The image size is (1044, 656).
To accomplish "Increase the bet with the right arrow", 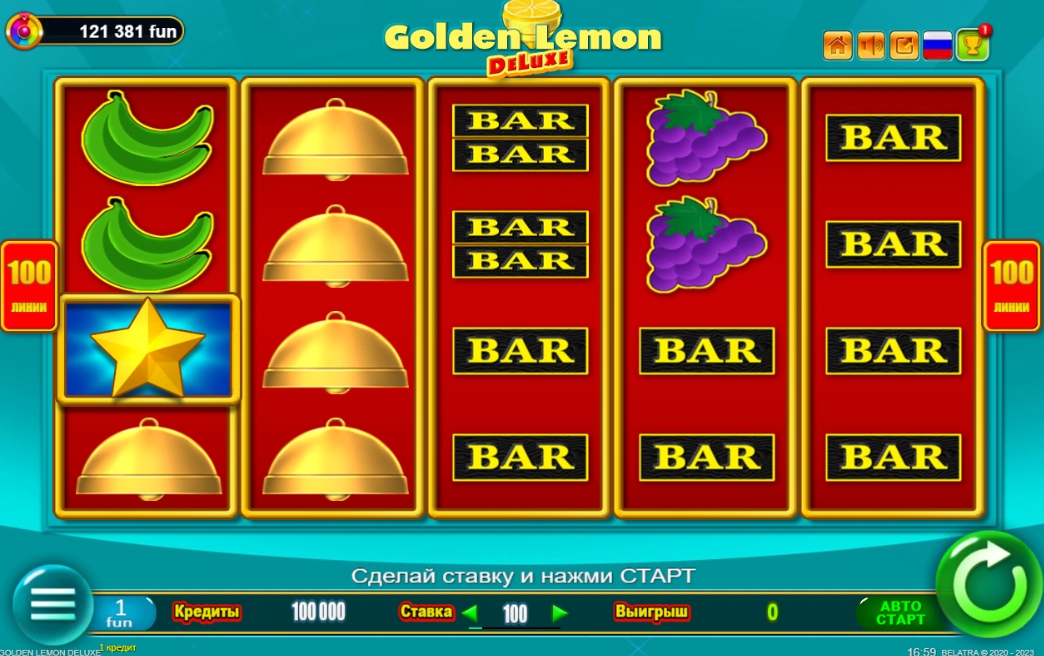I will (x=560, y=613).
